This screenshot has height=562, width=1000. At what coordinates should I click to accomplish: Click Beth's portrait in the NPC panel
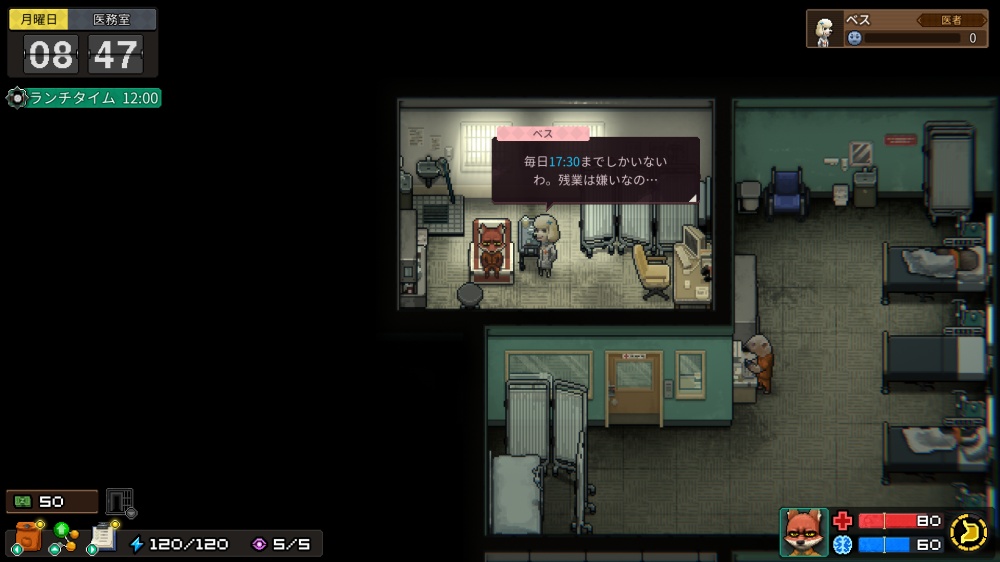[826, 30]
